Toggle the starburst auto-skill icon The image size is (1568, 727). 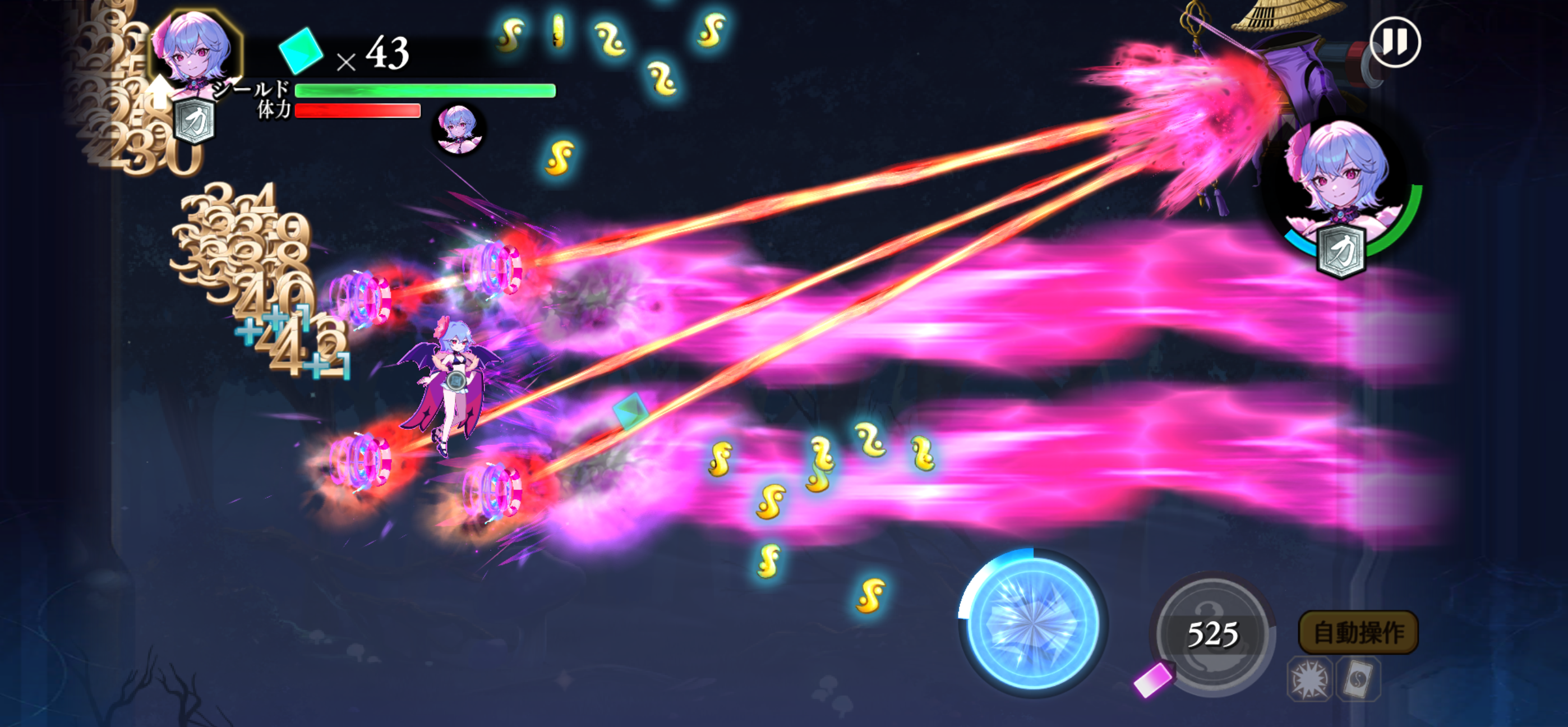click(x=1309, y=679)
